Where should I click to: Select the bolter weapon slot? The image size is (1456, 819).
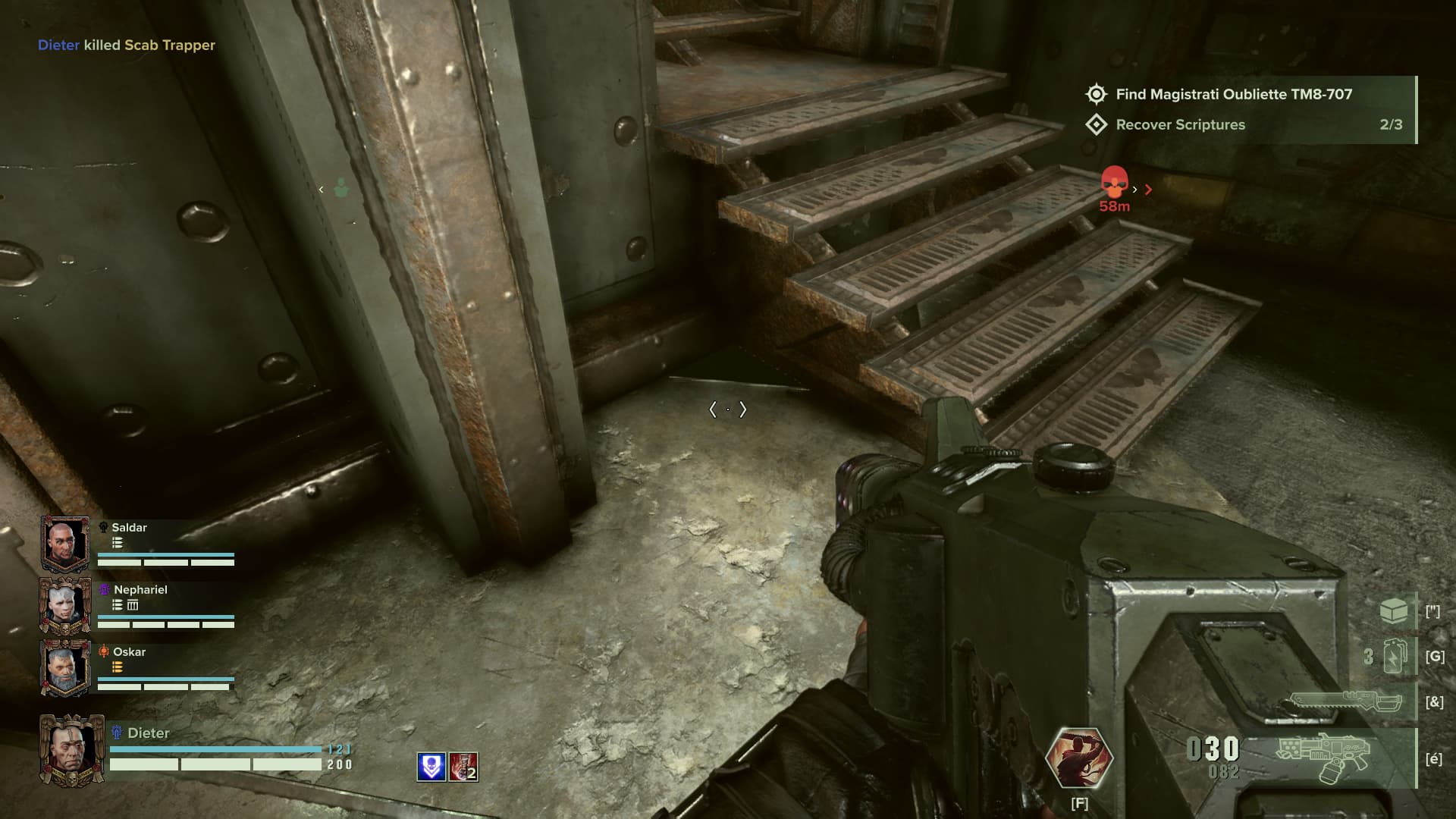[x=1323, y=758]
